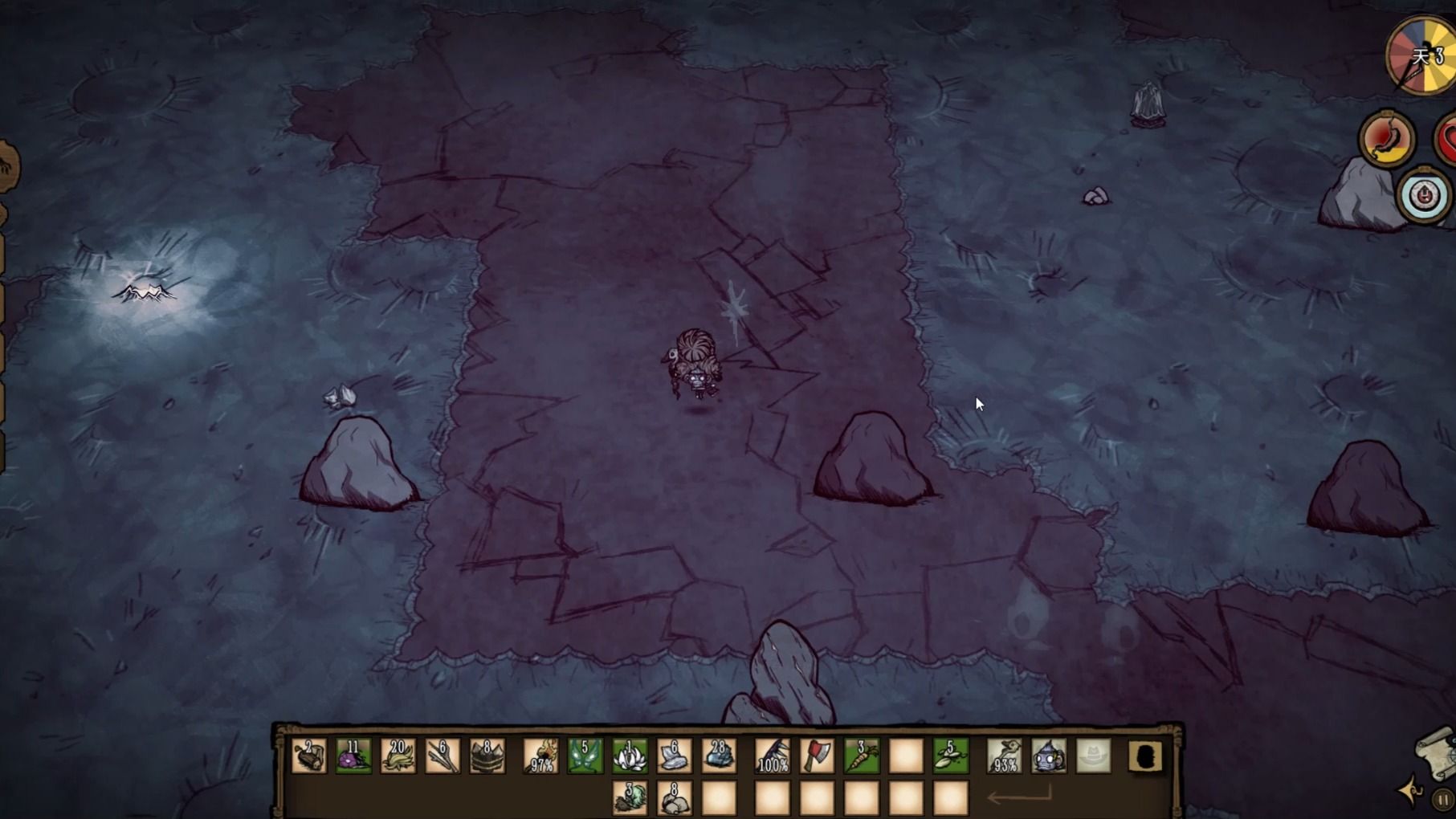Pick the stack of 3 carrots
Screen dimensions: 1456x819
(x=862, y=756)
